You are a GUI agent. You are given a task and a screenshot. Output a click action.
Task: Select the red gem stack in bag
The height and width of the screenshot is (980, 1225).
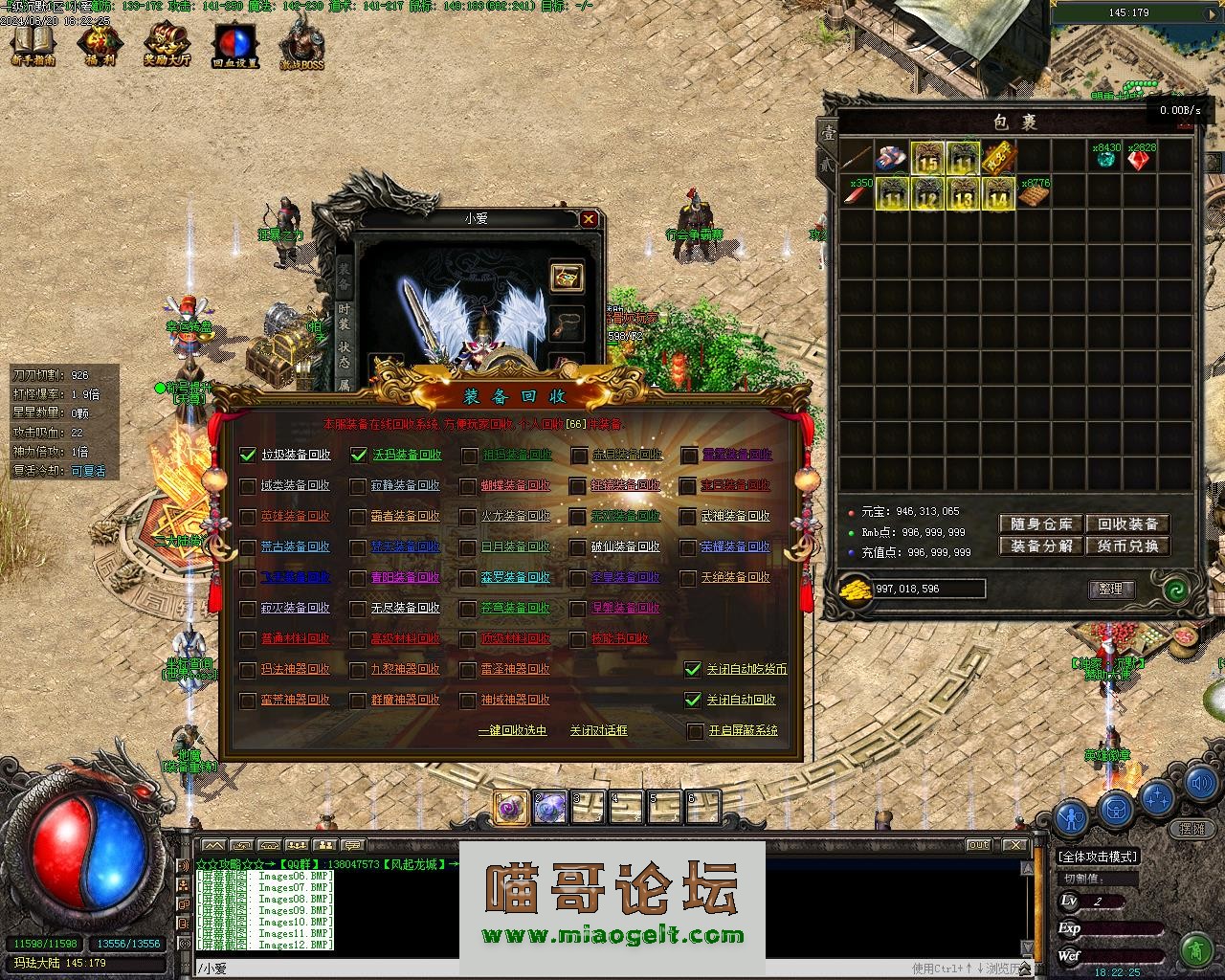(1139, 160)
